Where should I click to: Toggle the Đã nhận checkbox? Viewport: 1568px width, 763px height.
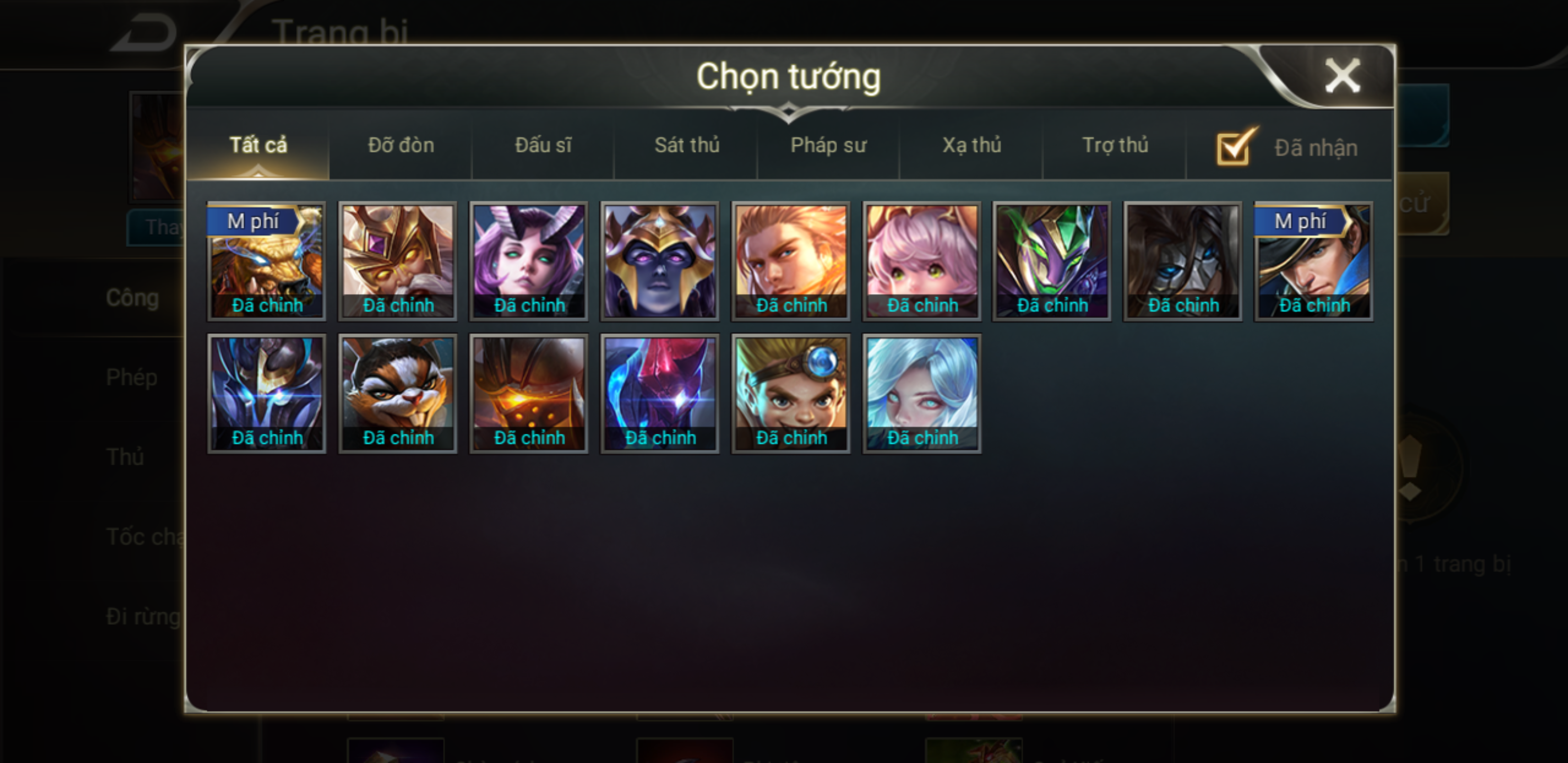click(x=1234, y=147)
